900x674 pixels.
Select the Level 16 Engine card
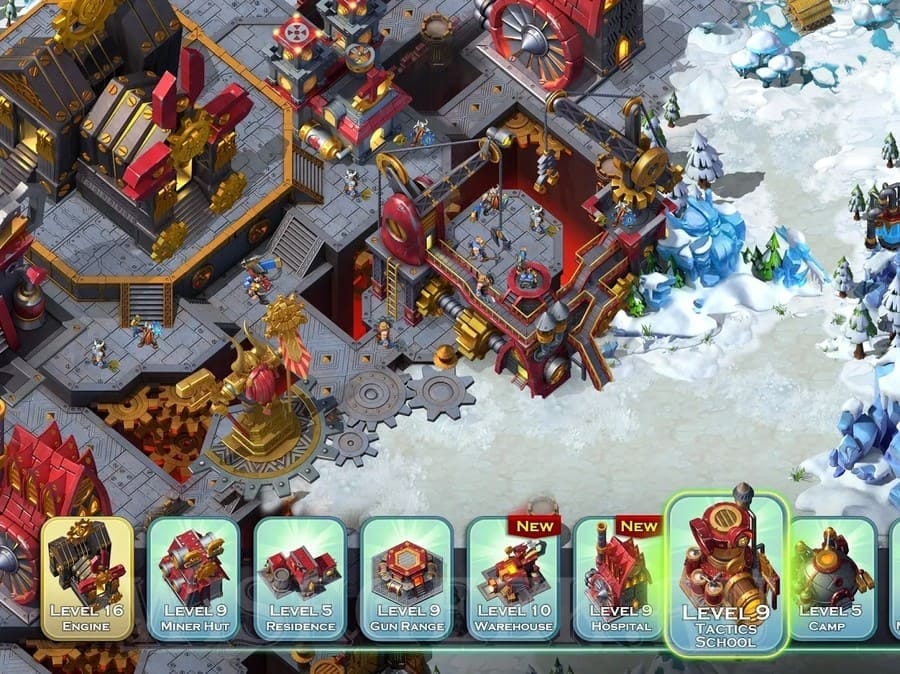87,578
